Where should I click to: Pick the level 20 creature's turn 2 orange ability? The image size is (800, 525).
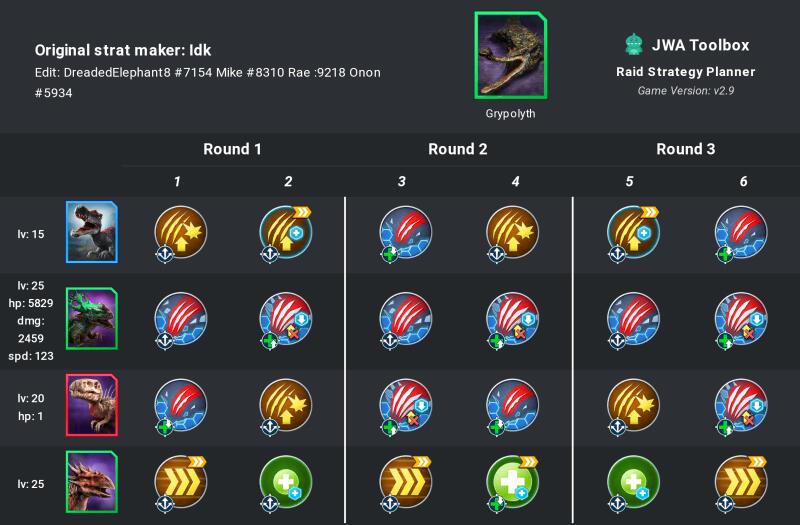tap(286, 404)
